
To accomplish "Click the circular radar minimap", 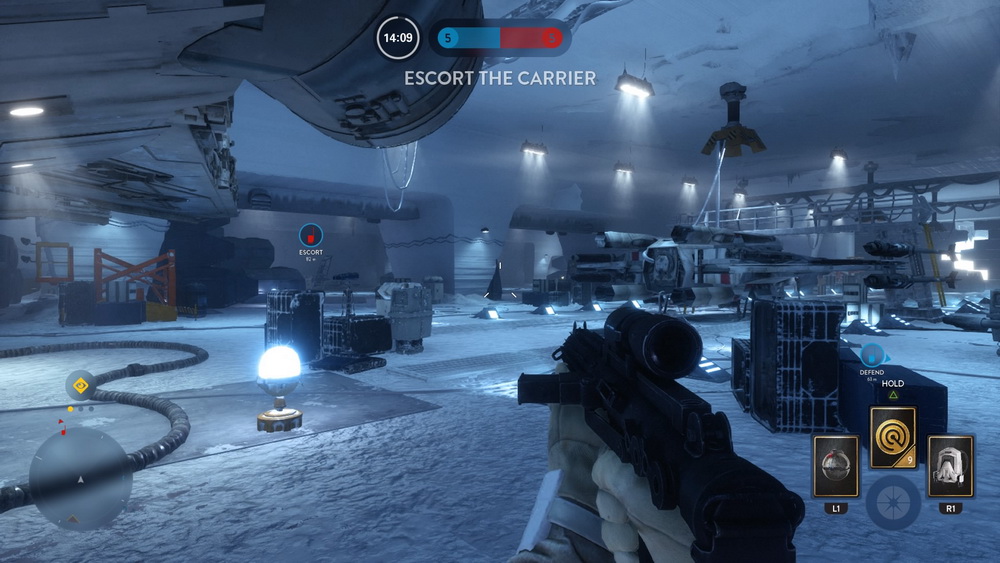I will tap(80, 480).
